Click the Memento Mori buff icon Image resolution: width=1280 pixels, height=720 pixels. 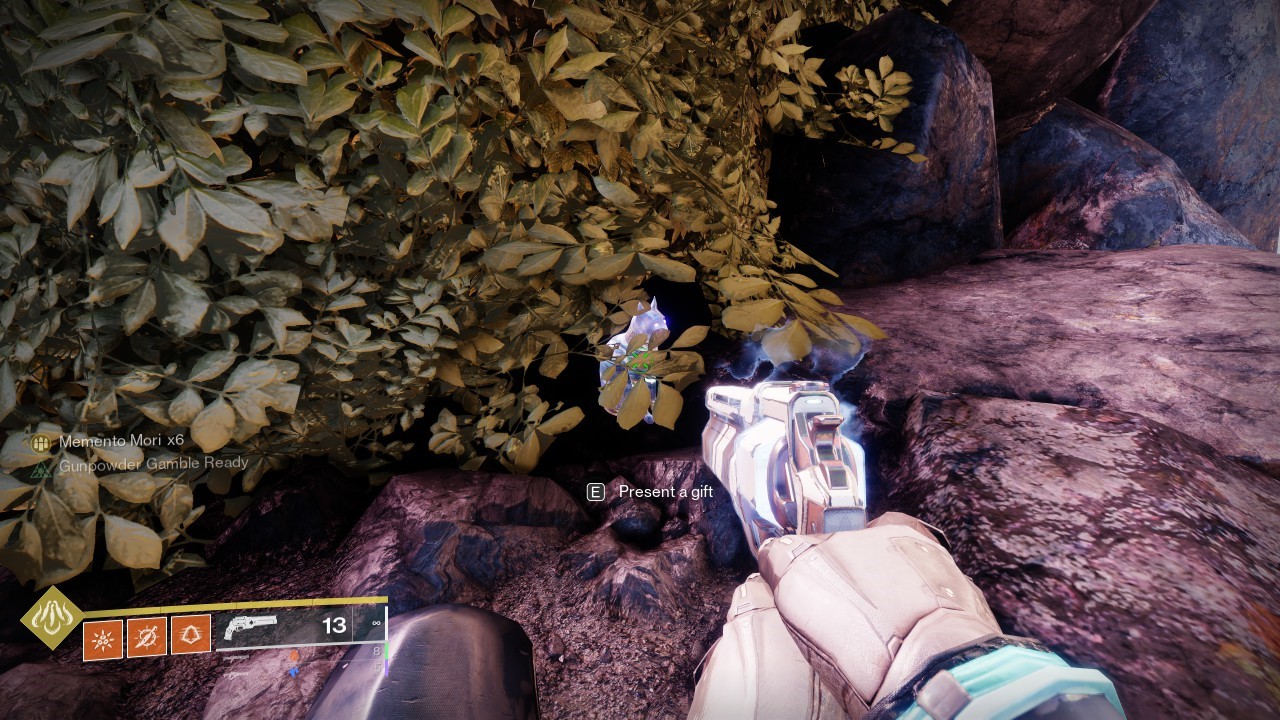pyautogui.click(x=40, y=441)
